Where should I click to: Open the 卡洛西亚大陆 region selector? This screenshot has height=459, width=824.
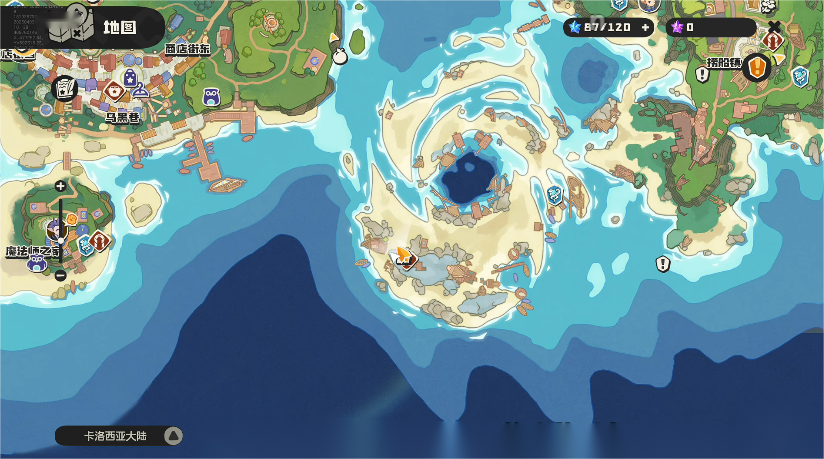[119, 435]
